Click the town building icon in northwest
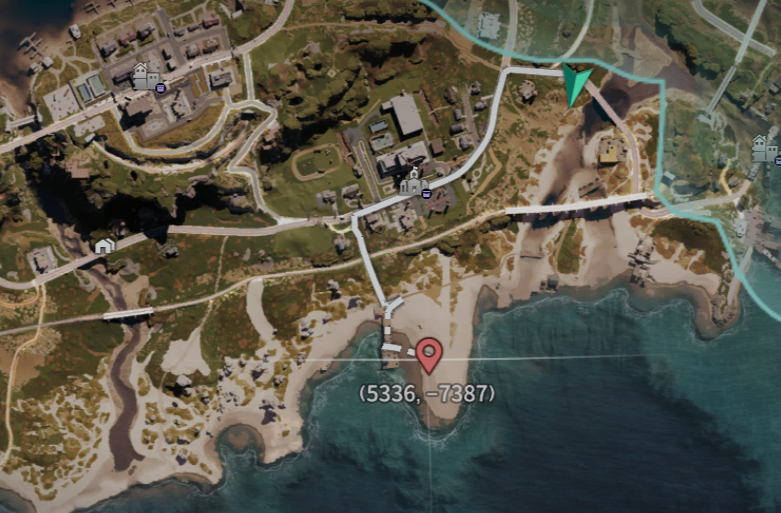Image resolution: width=781 pixels, height=513 pixels. pos(143,76)
